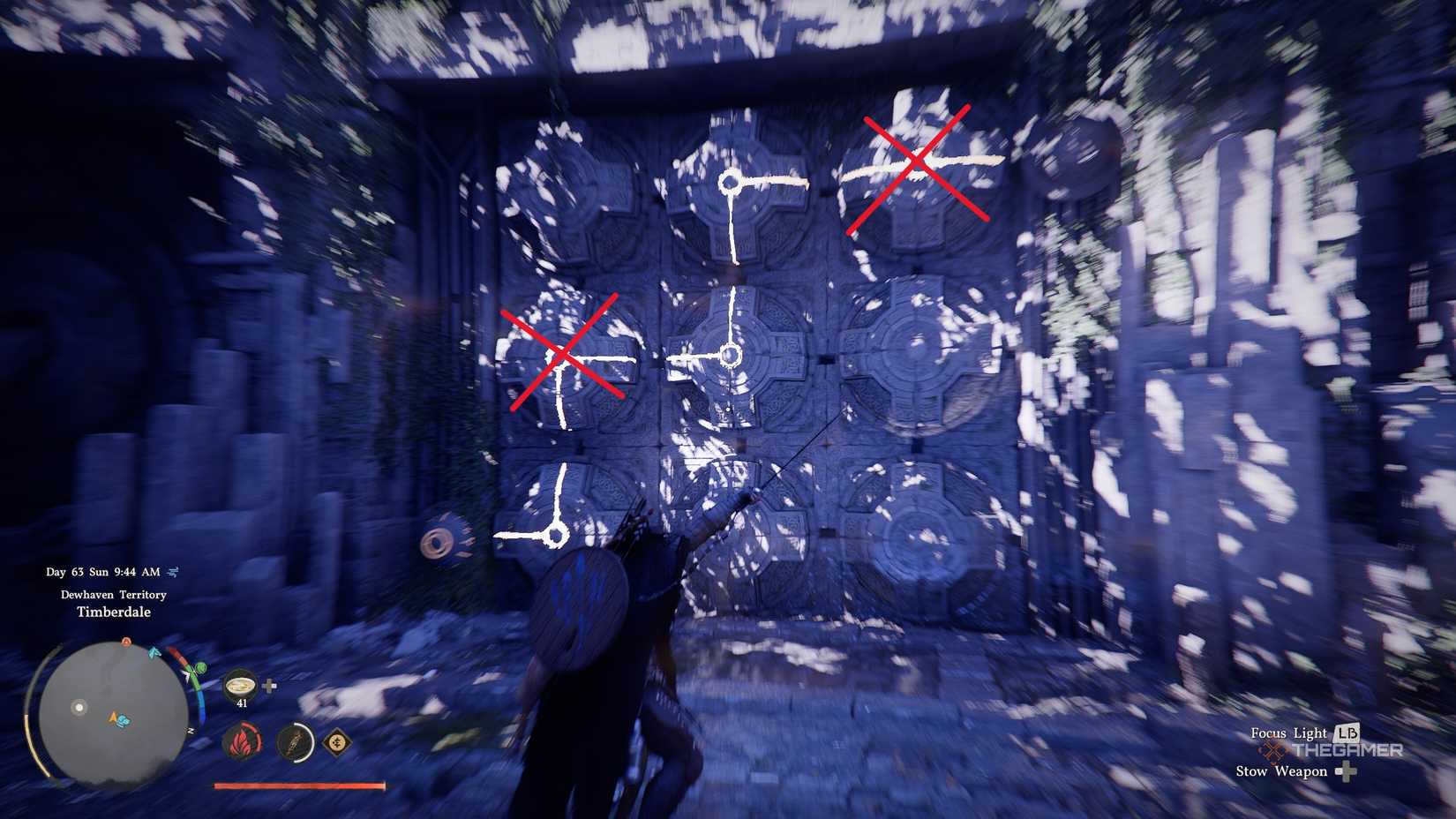Viewport: 1456px width, 819px height.
Task: Click the white circle icon inside the minimap
Action: (79, 707)
